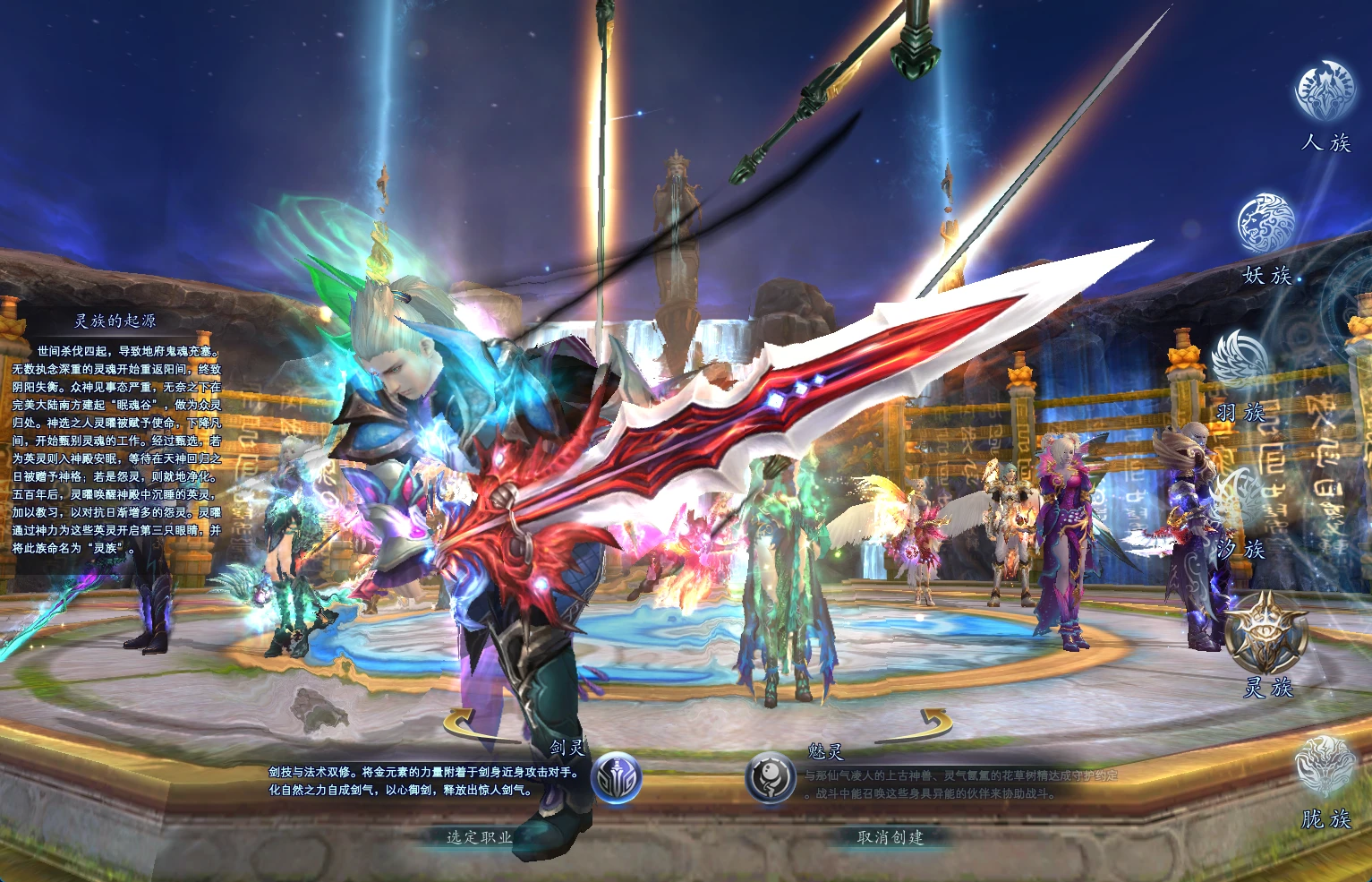This screenshot has width=1372, height=882.
Task: Confirm with the 选定职业 button
Action: coord(480,837)
